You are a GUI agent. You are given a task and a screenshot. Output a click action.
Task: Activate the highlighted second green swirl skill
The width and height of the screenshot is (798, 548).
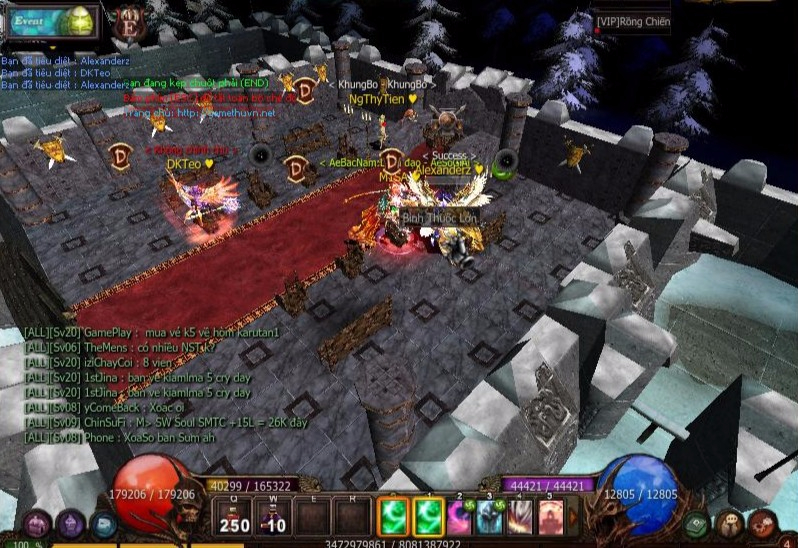429,517
